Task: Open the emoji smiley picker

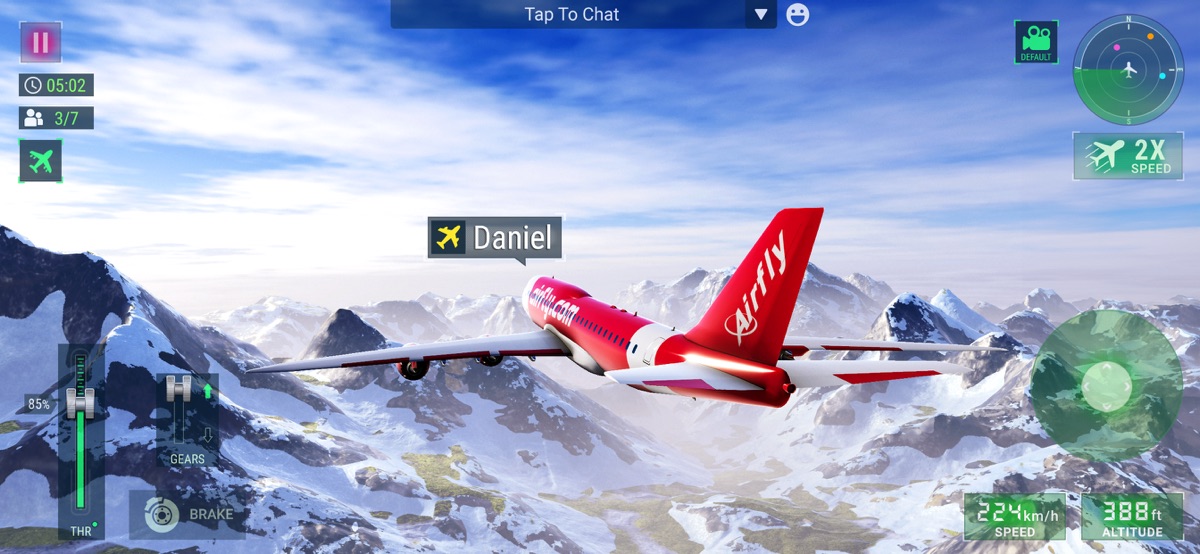Action: (x=797, y=14)
